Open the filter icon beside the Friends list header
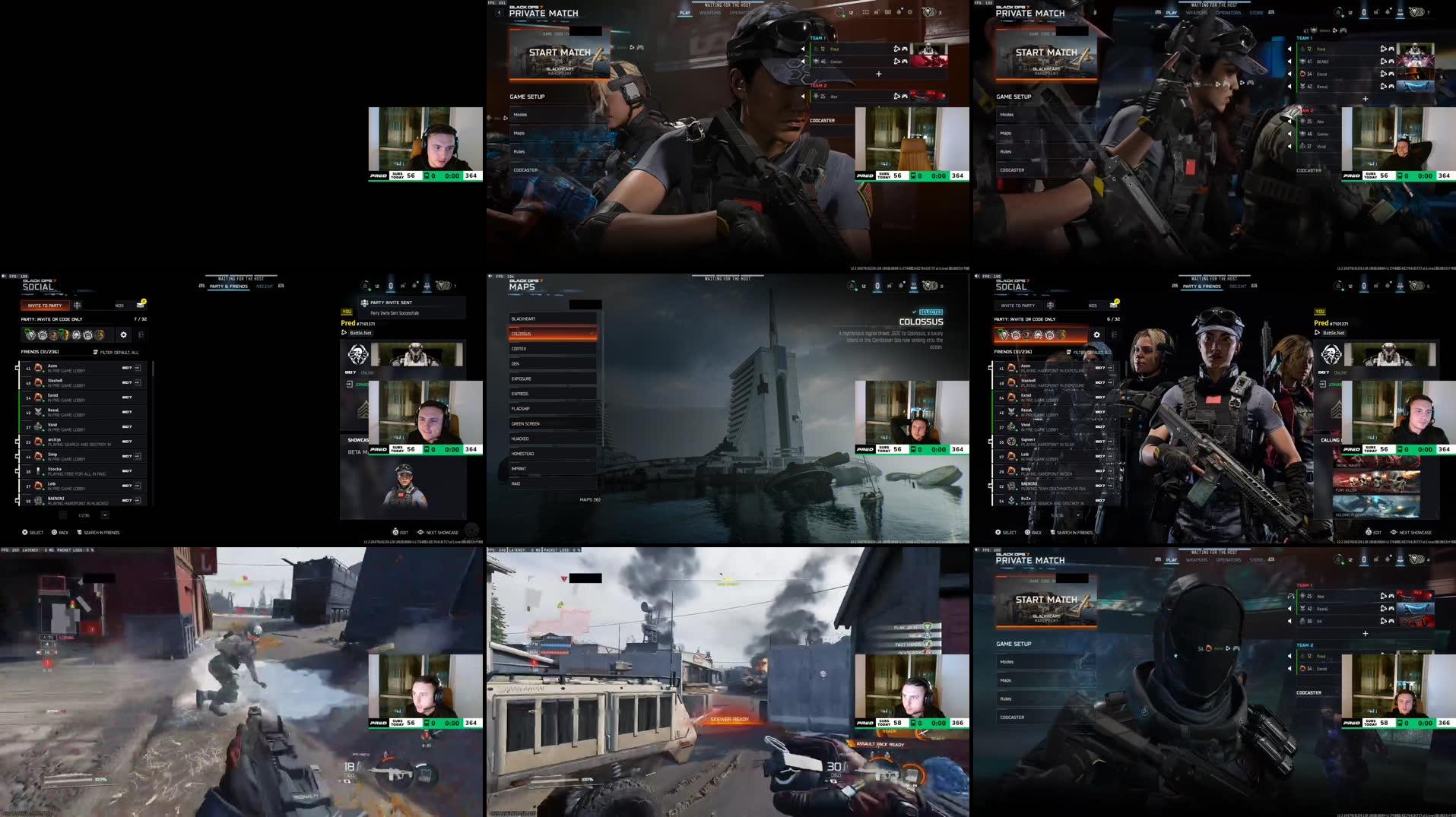The width and height of the screenshot is (1456, 817). click(95, 353)
